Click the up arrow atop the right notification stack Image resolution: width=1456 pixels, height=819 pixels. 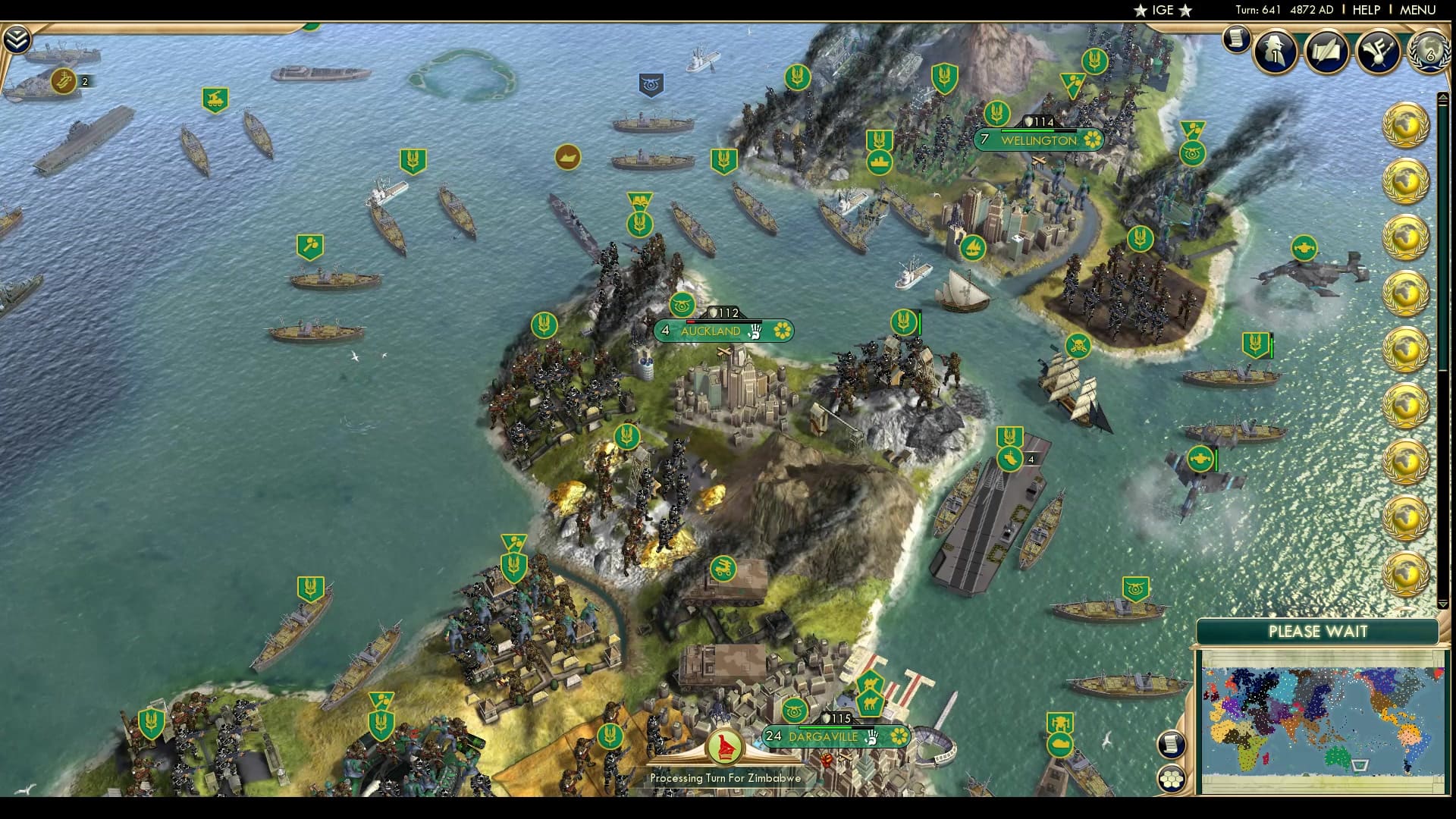tap(1442, 96)
